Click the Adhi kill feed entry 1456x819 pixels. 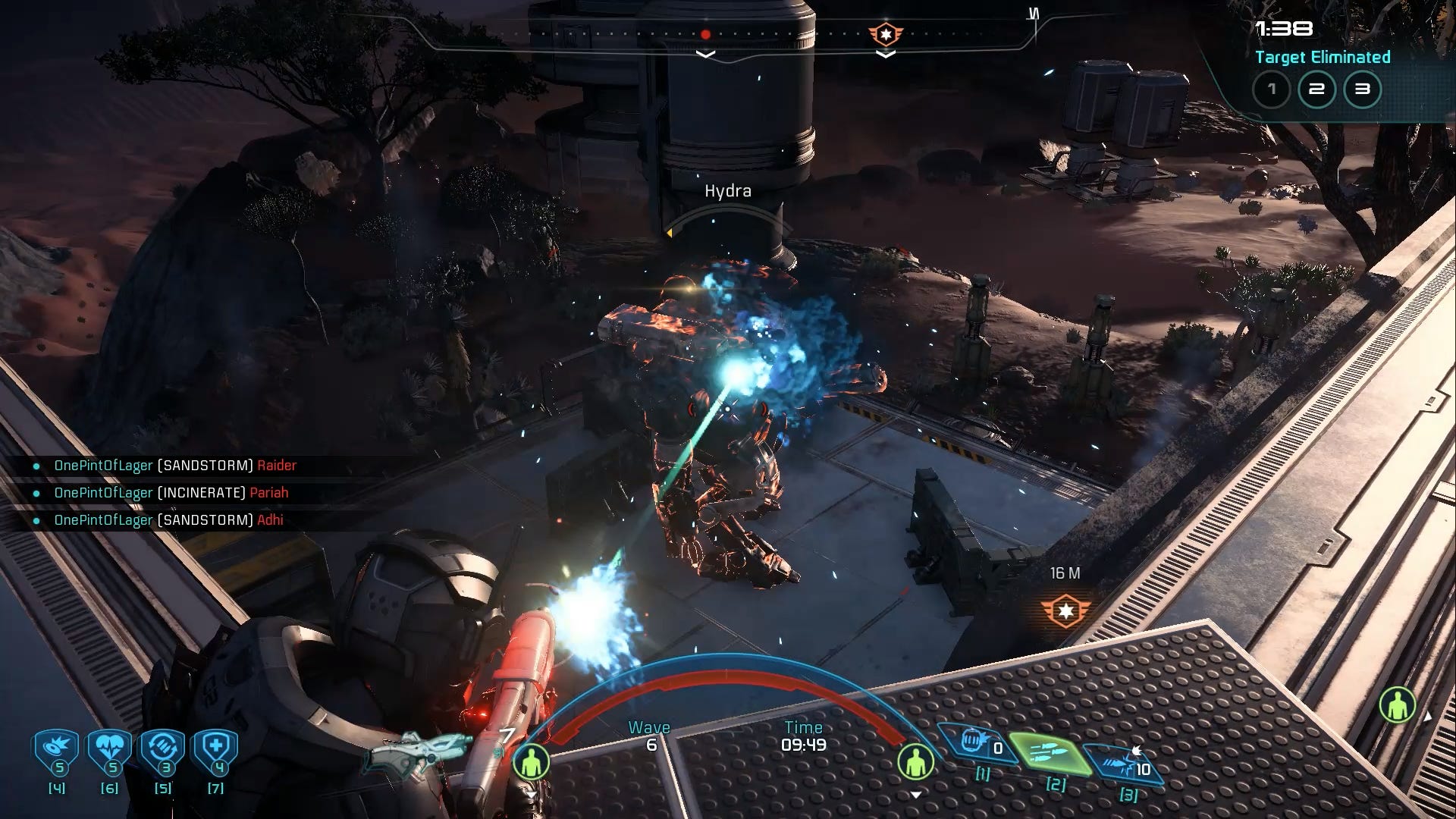pos(168,520)
